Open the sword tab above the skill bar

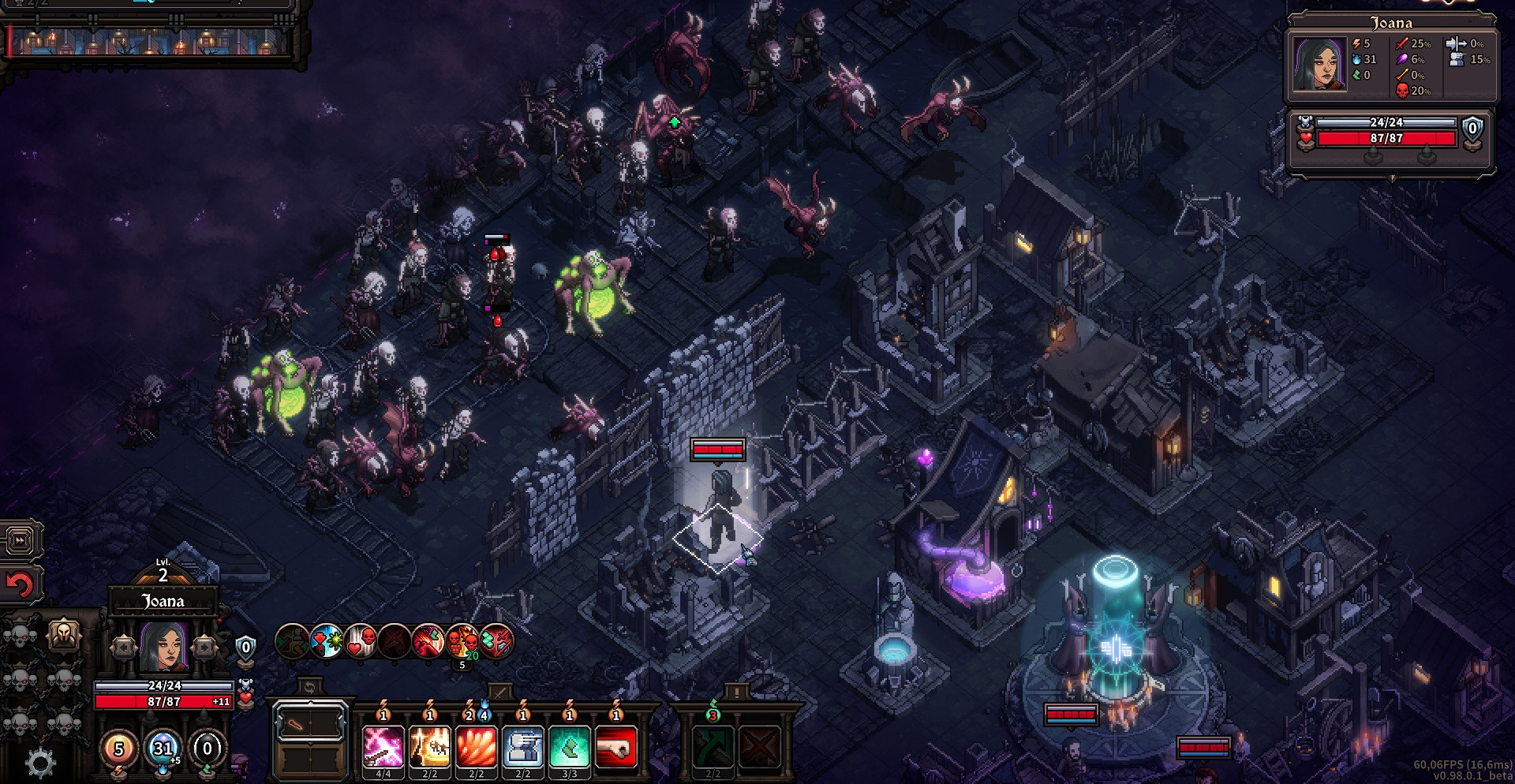coord(499,692)
